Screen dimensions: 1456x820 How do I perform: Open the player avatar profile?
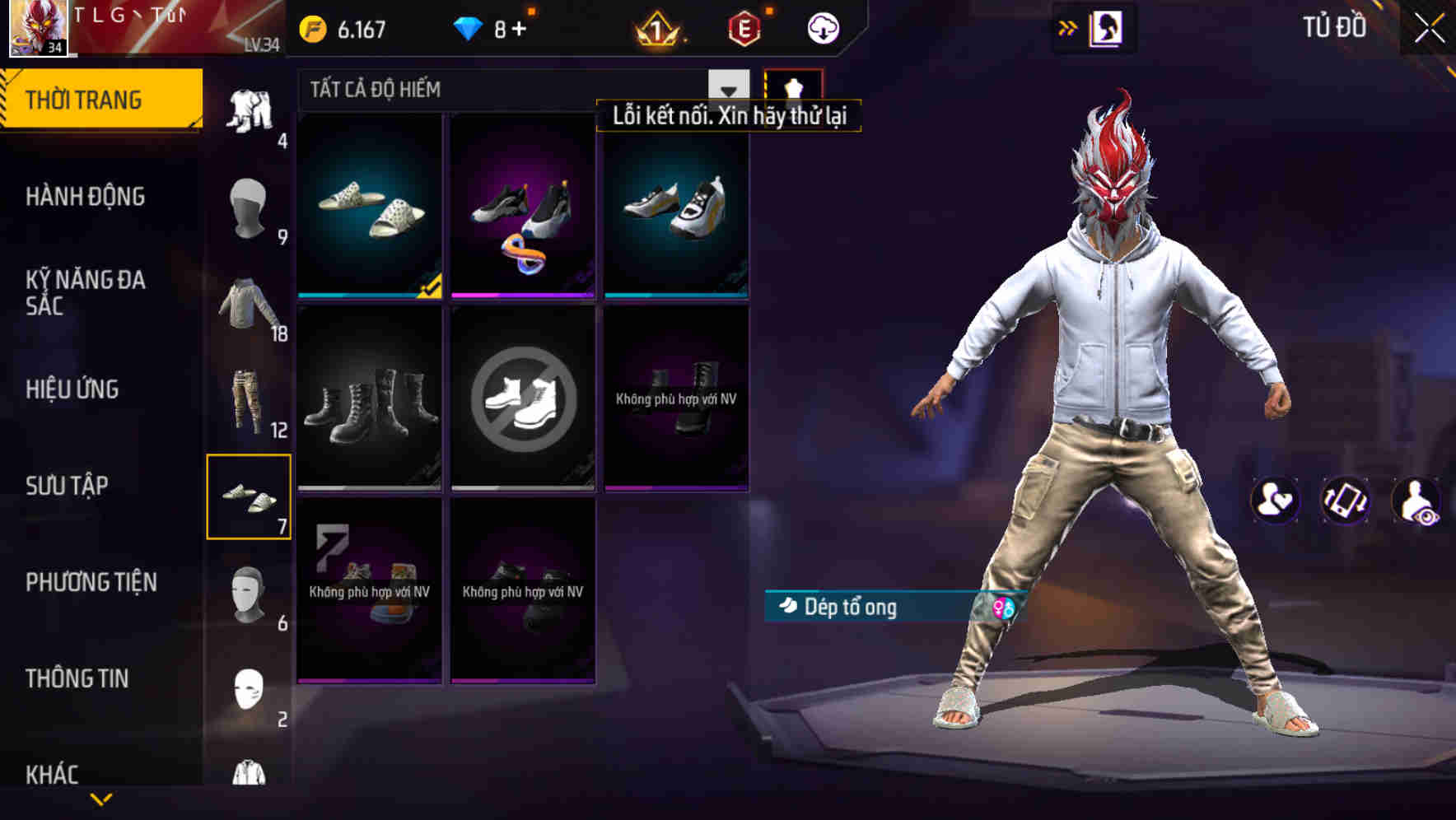[x=38, y=29]
